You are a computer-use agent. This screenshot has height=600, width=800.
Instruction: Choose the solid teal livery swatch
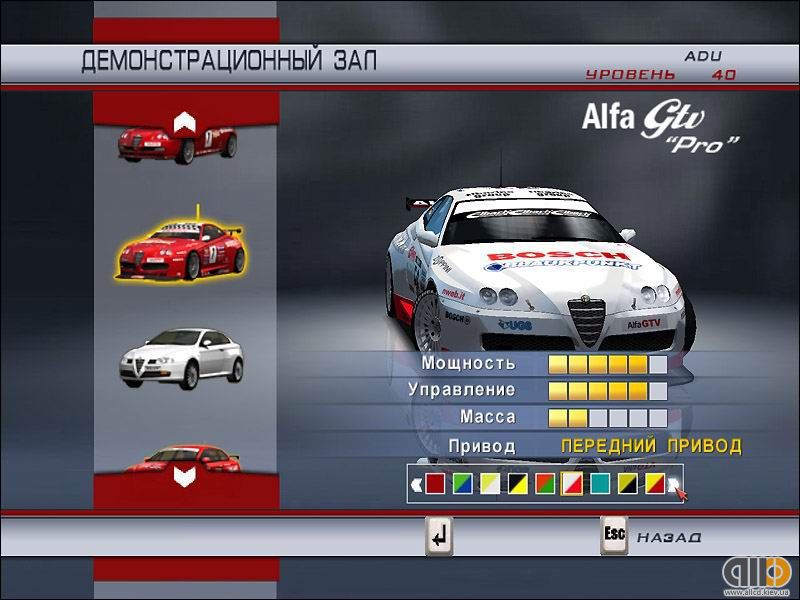coord(599,485)
